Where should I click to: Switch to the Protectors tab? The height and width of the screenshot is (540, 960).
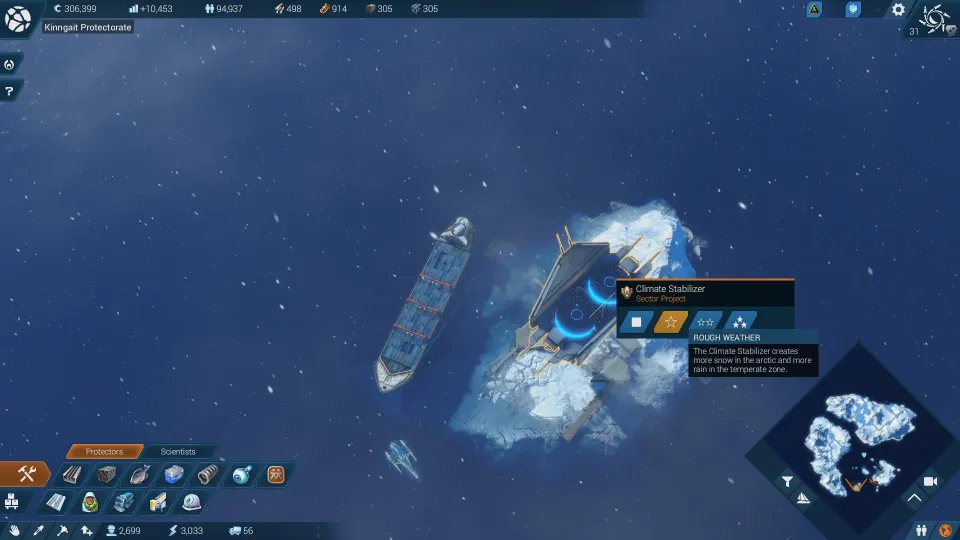[x=104, y=452]
